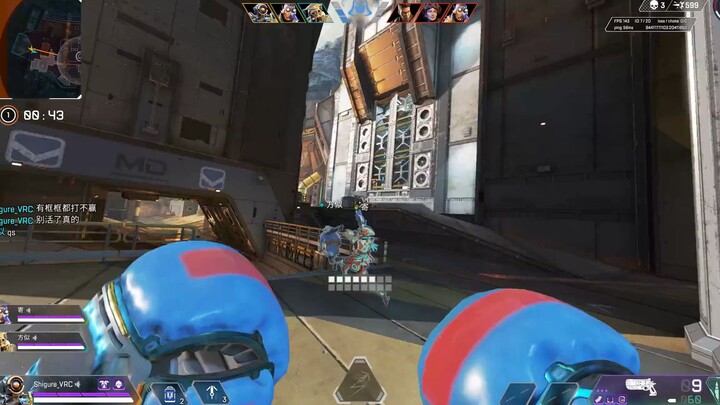This screenshot has width=720, height=405.
Task: Select the ordnance grenade slot
Action: point(212,392)
